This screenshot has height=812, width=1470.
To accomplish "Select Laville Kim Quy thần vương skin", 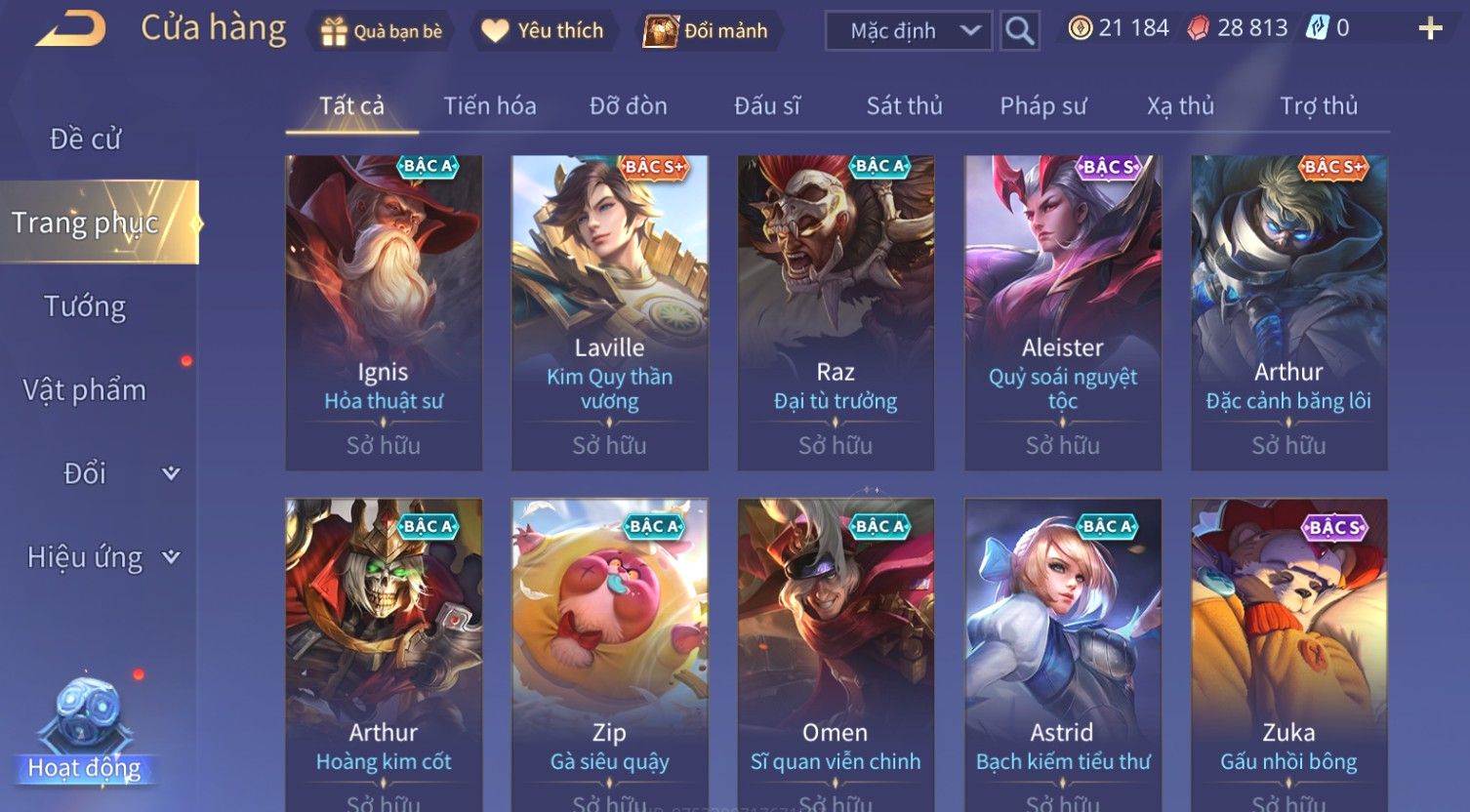I will [610, 312].
